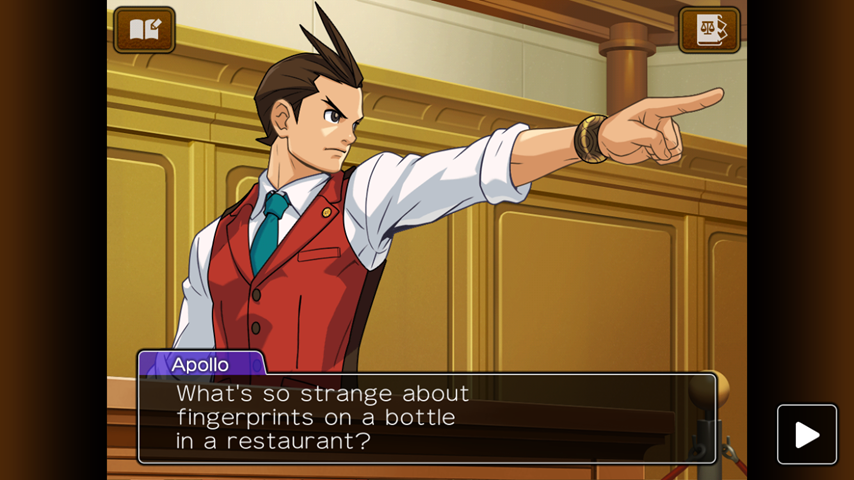Viewport: 854px width, 480px height.
Task: Tap Apollo's dialogue text box
Action: 427,418
